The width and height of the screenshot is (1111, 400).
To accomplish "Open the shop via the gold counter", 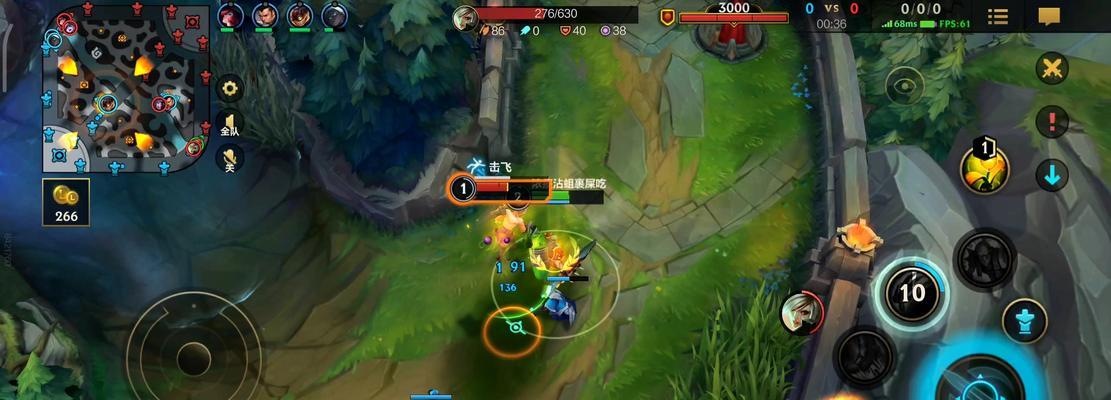I will (x=66, y=201).
